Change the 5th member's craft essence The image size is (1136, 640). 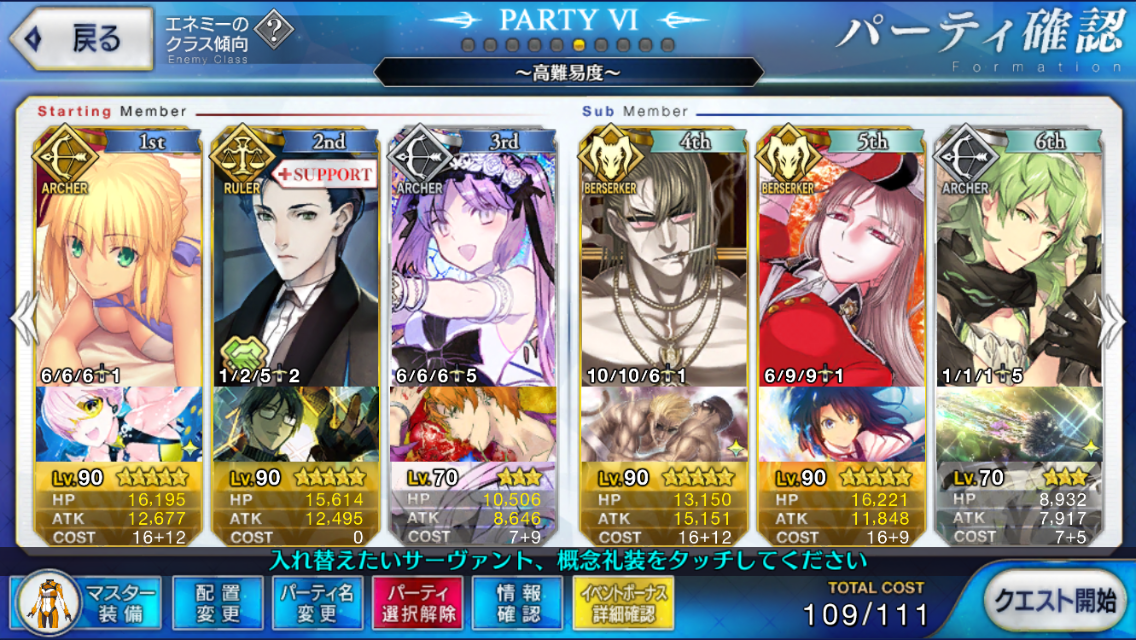coord(840,424)
